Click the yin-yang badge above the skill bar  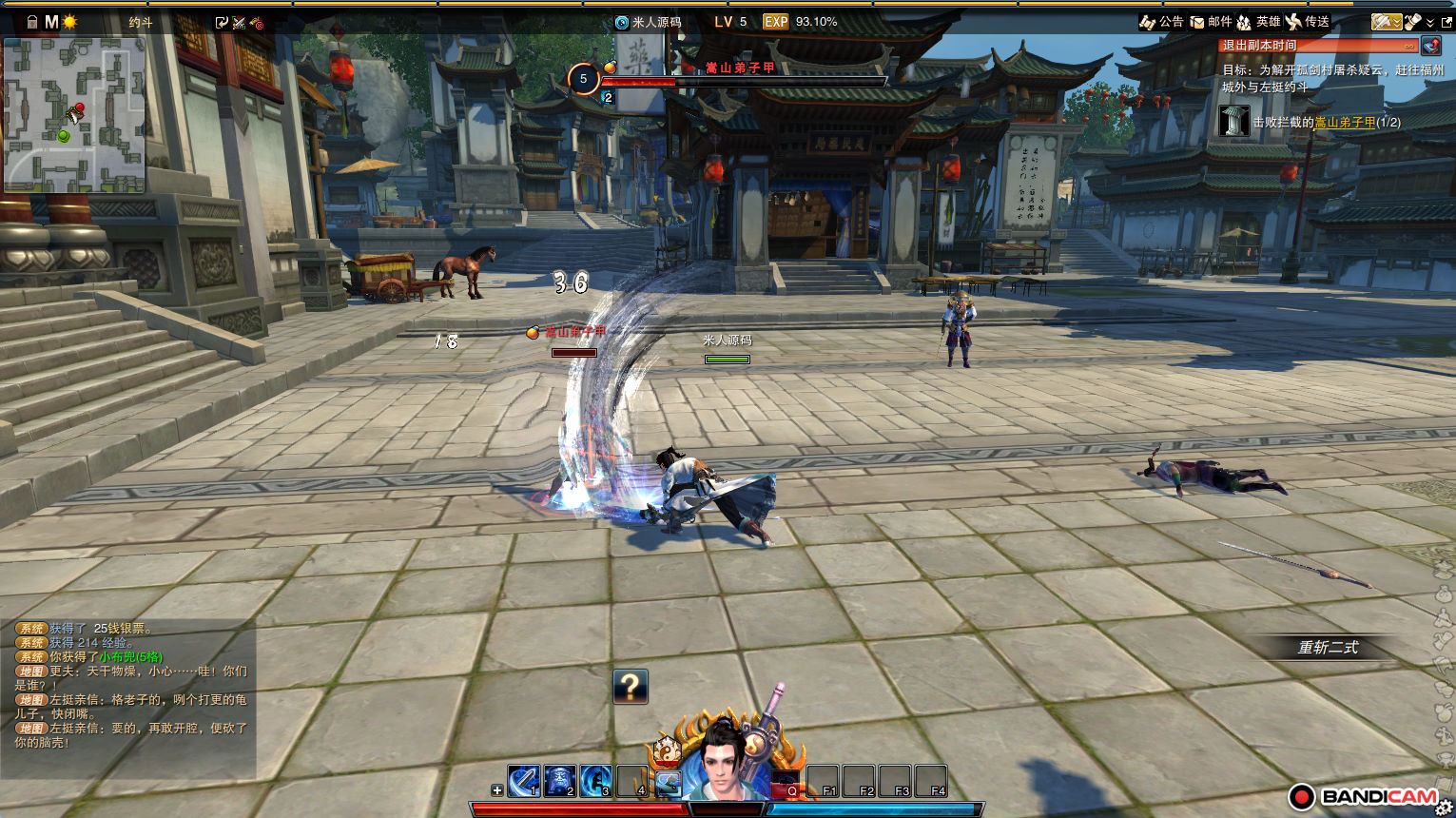point(667,750)
